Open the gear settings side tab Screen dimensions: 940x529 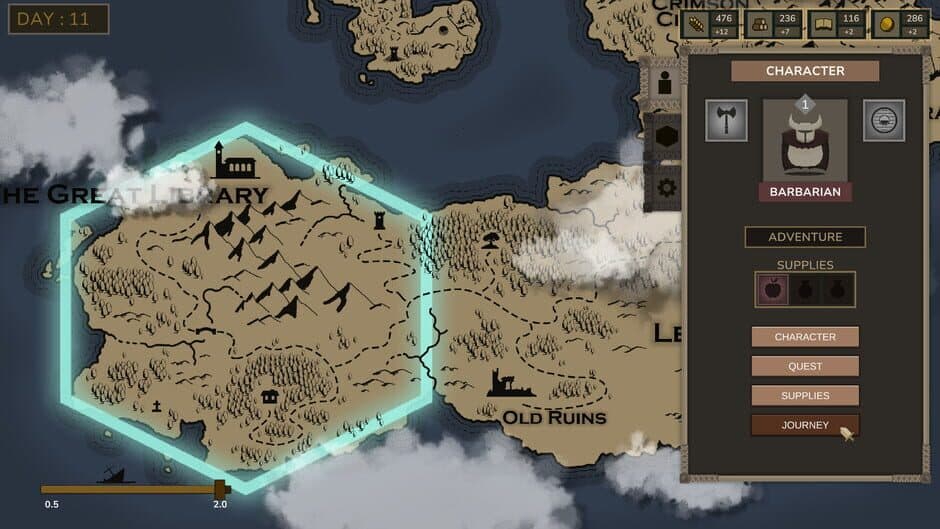point(664,187)
